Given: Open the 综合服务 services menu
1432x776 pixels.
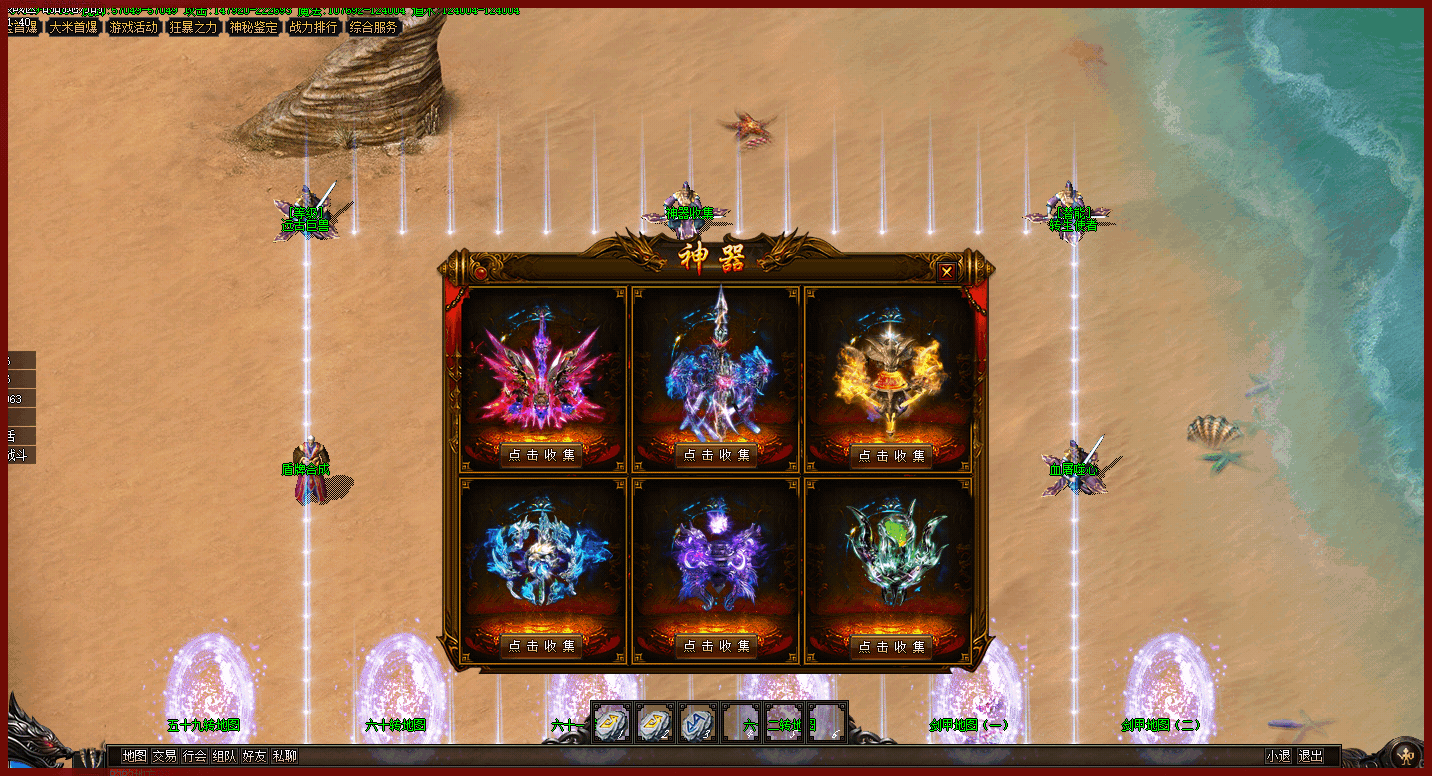Looking at the screenshot, I should click(373, 27).
